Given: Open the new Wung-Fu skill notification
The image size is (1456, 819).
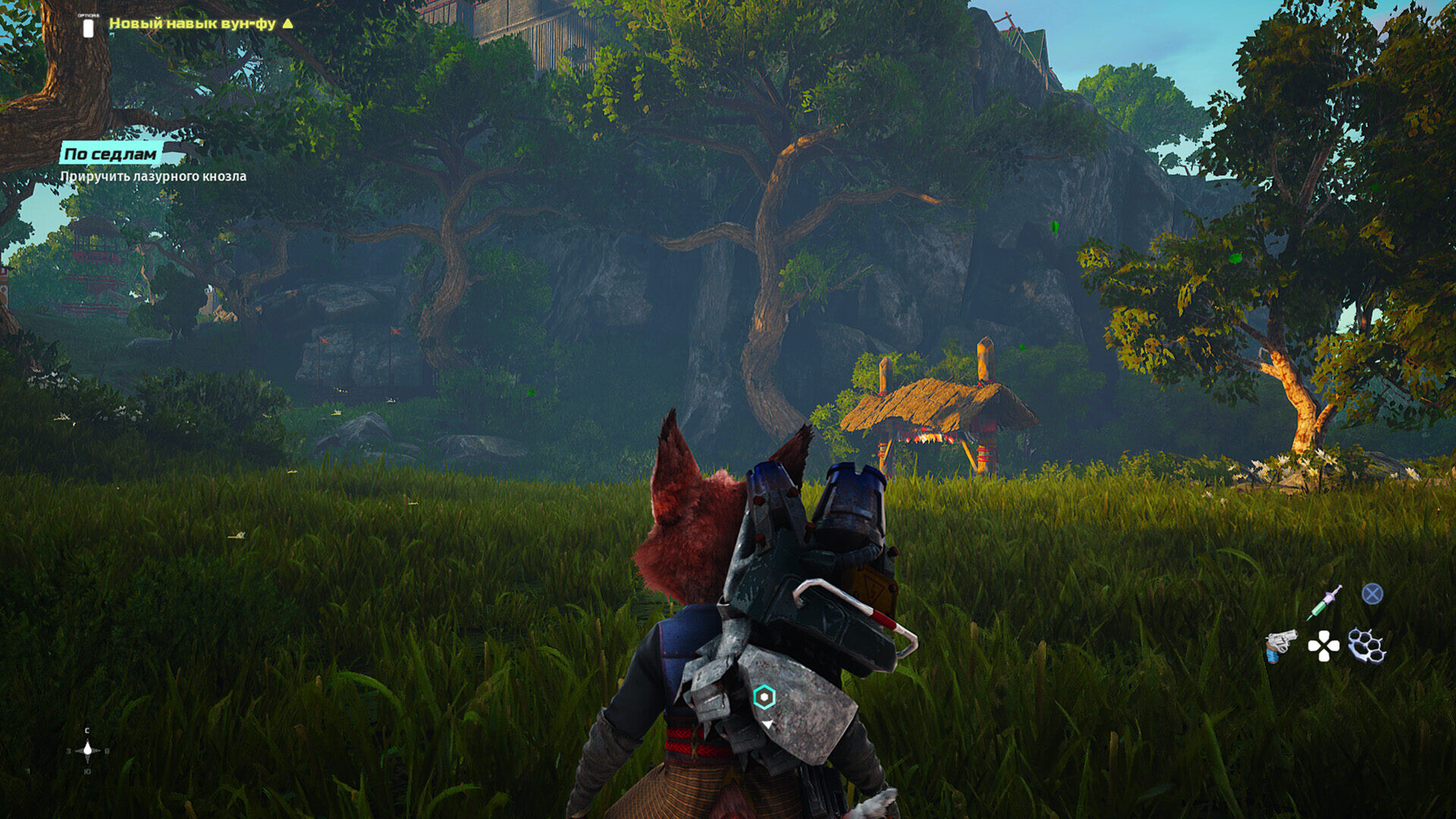Looking at the screenshot, I should coord(193,24).
